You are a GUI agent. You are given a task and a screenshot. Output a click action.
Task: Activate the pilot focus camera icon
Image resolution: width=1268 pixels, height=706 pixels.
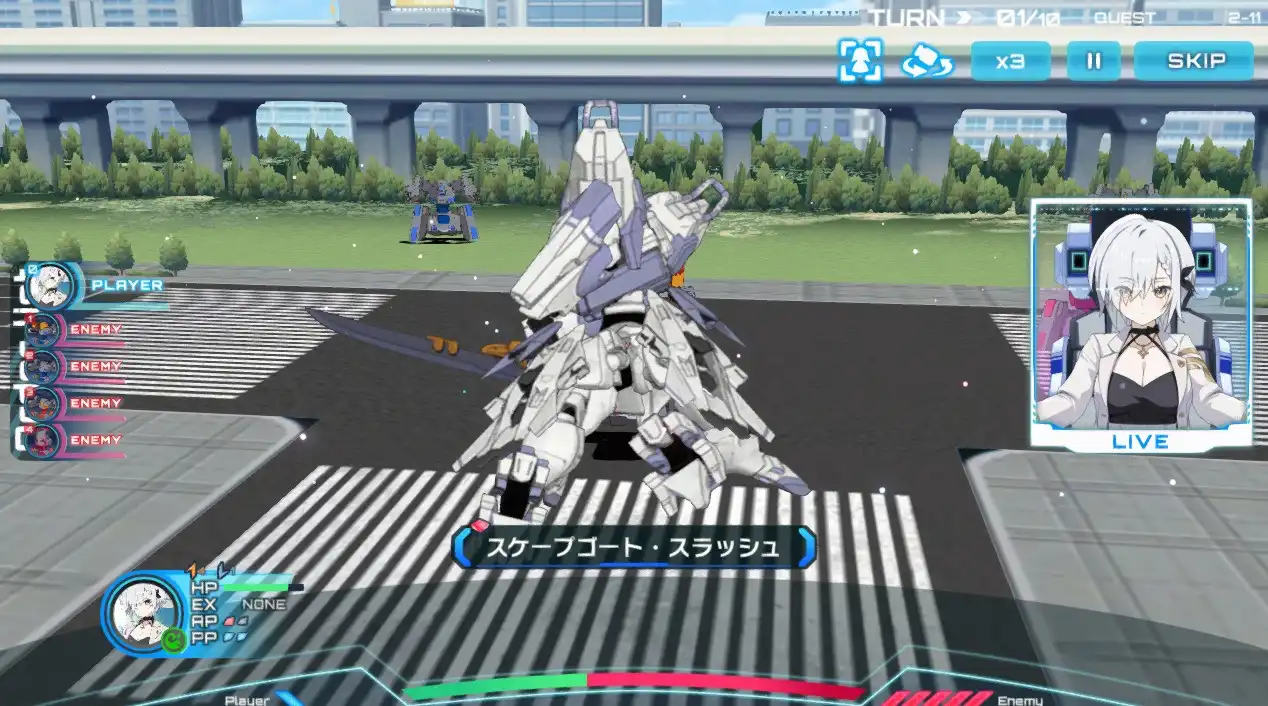860,61
